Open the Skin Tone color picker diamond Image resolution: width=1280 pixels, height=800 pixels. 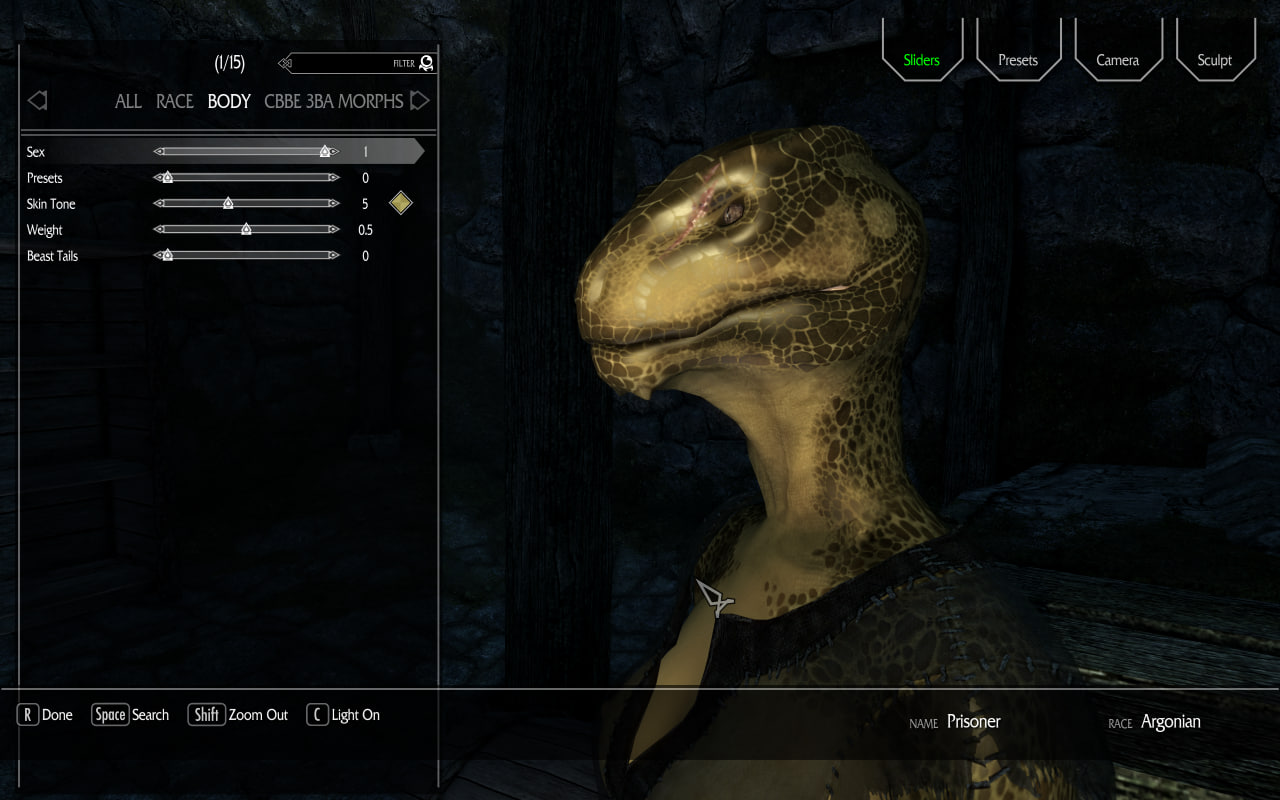pos(400,203)
